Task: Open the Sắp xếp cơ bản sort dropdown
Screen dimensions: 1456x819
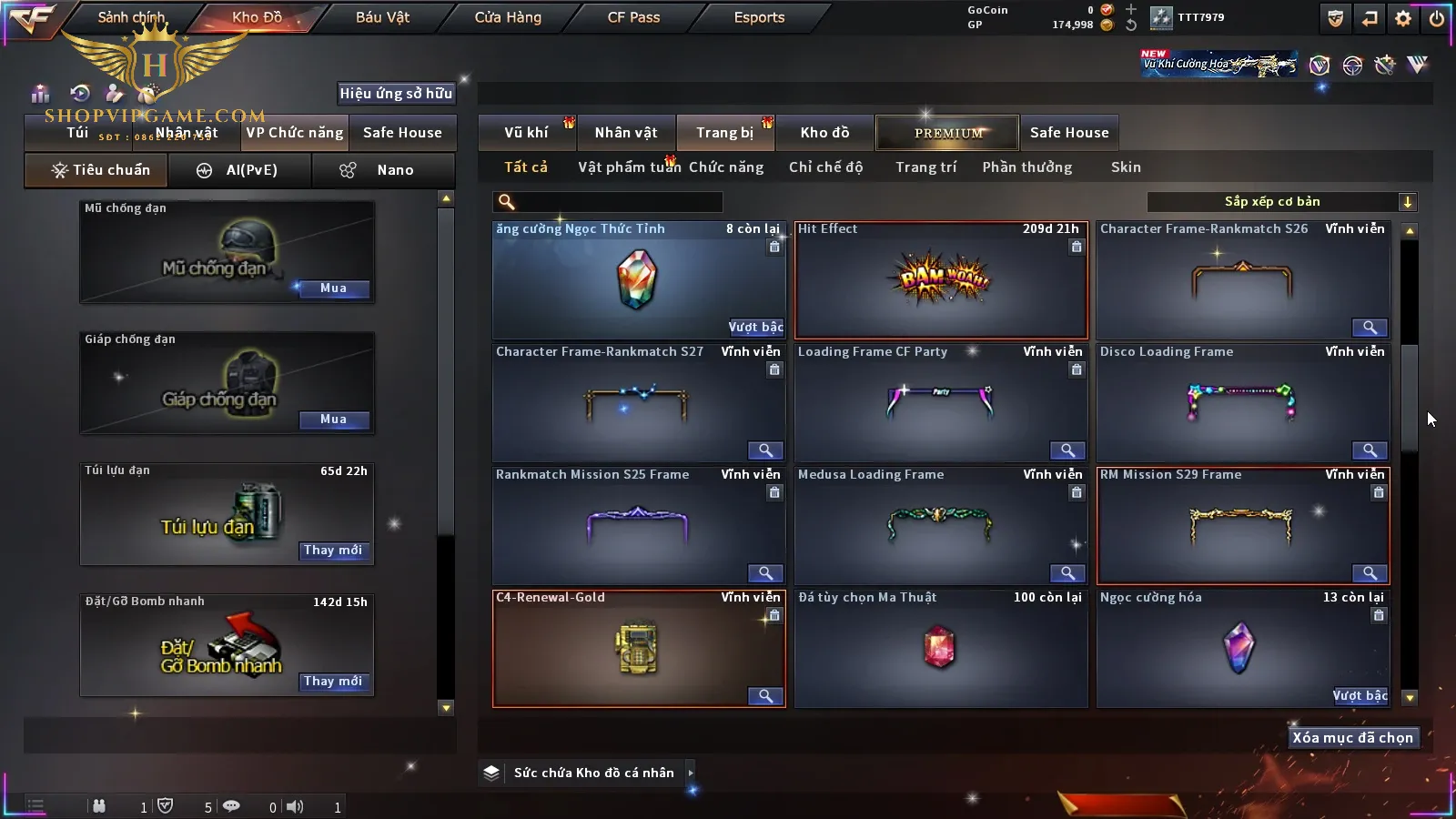Action: (x=1281, y=202)
